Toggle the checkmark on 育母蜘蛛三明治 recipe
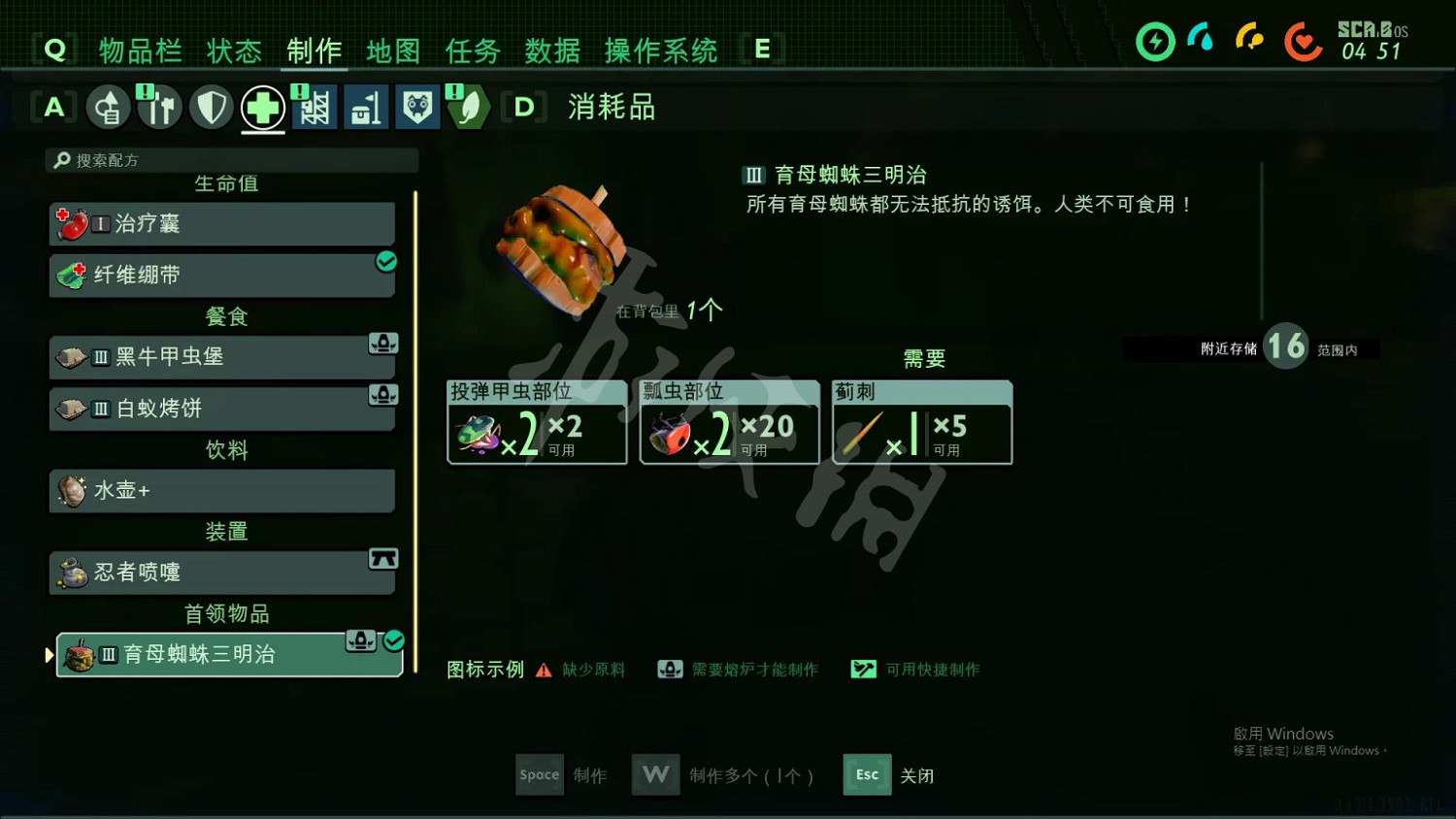 (392, 640)
